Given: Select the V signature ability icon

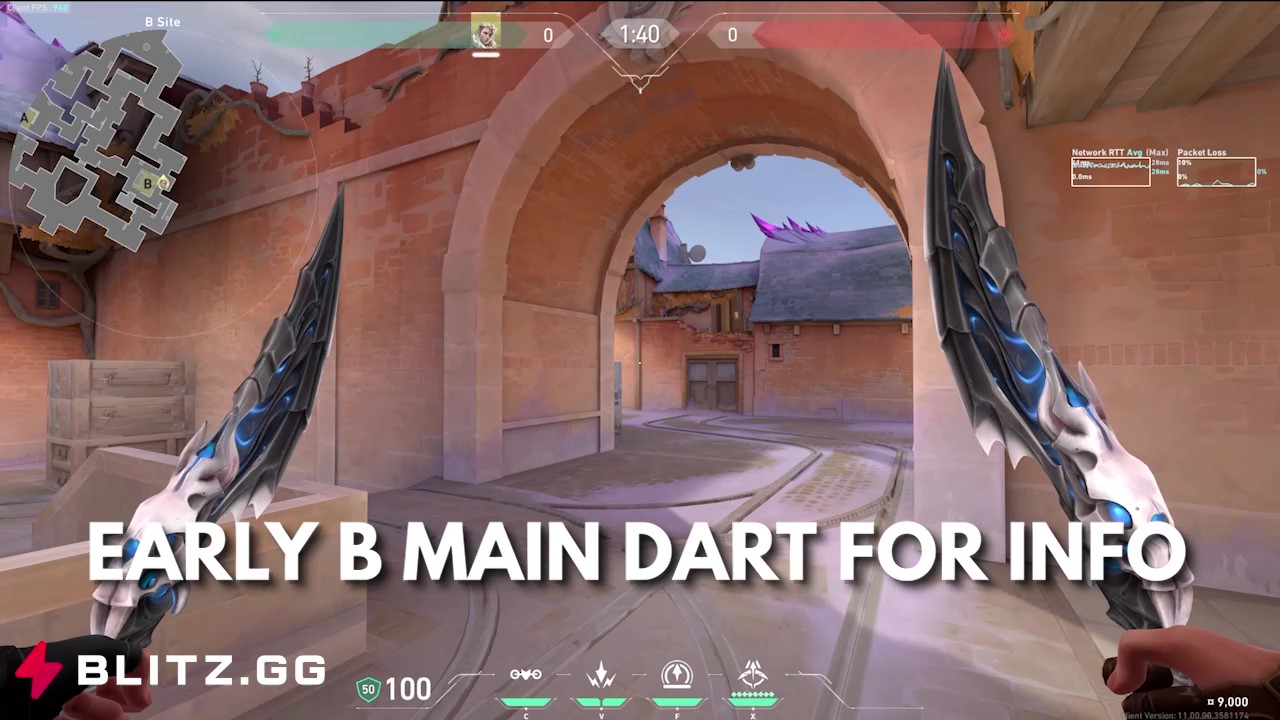Looking at the screenshot, I should pyautogui.click(x=601, y=677).
